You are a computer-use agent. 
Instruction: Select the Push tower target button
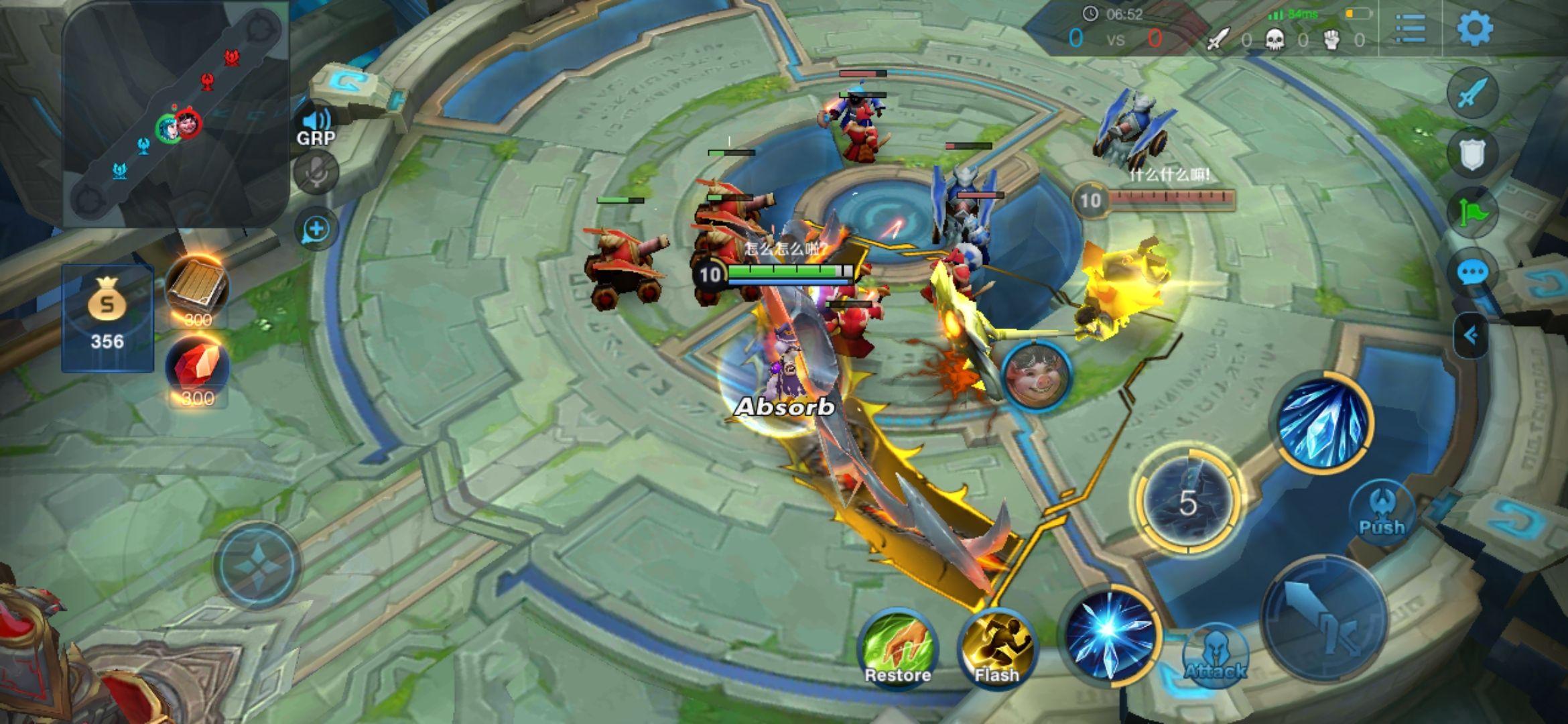pos(1381,511)
